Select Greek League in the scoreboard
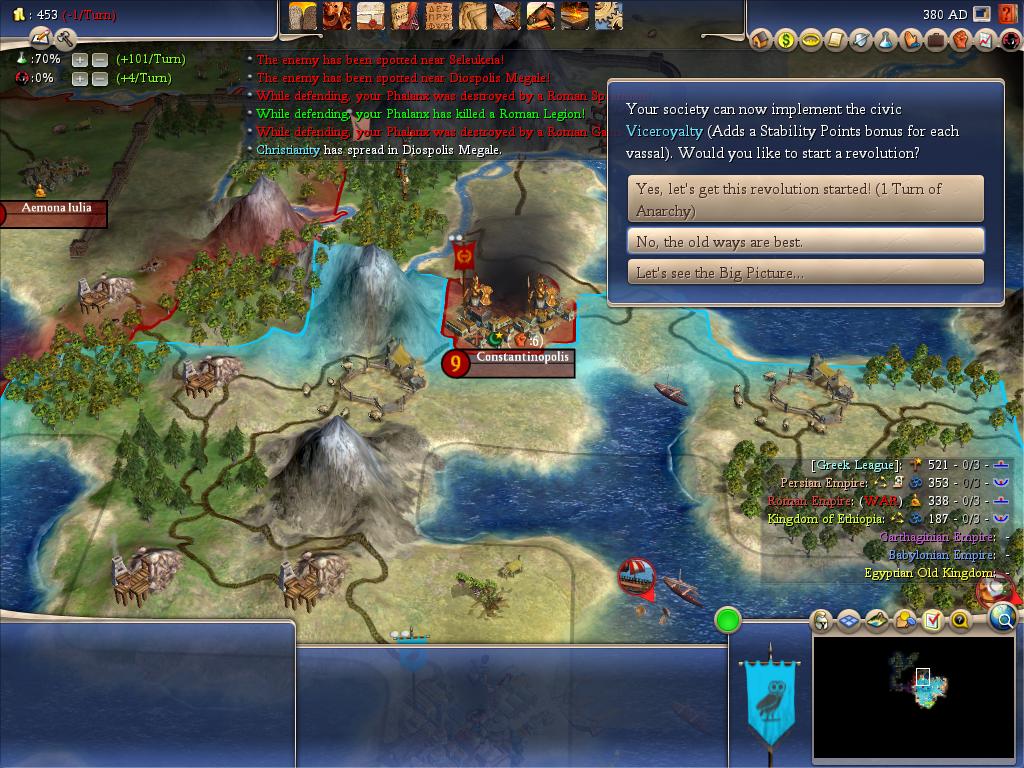The height and width of the screenshot is (768, 1024). 856,465
